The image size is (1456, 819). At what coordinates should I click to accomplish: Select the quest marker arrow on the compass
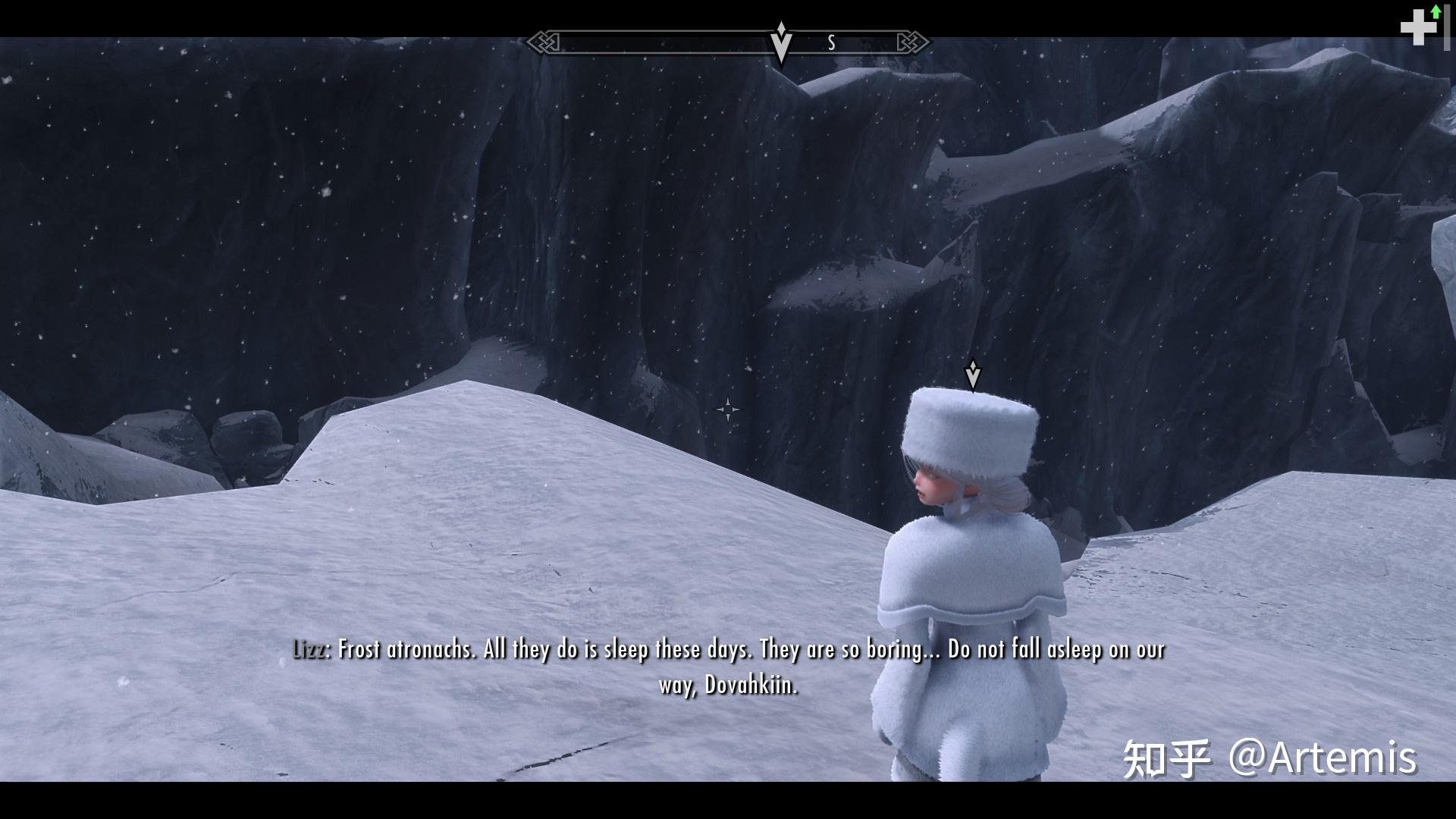click(780, 43)
